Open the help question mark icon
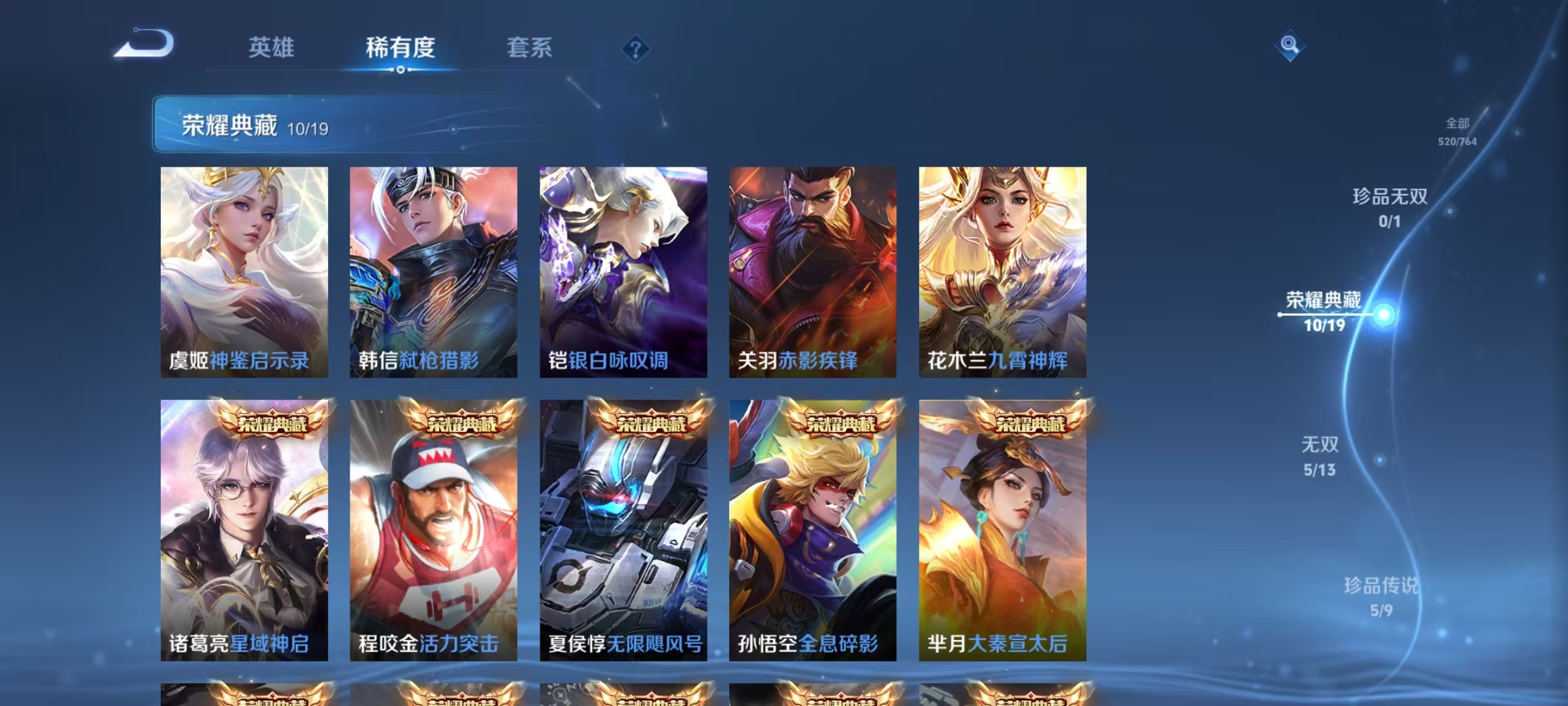 636,49
